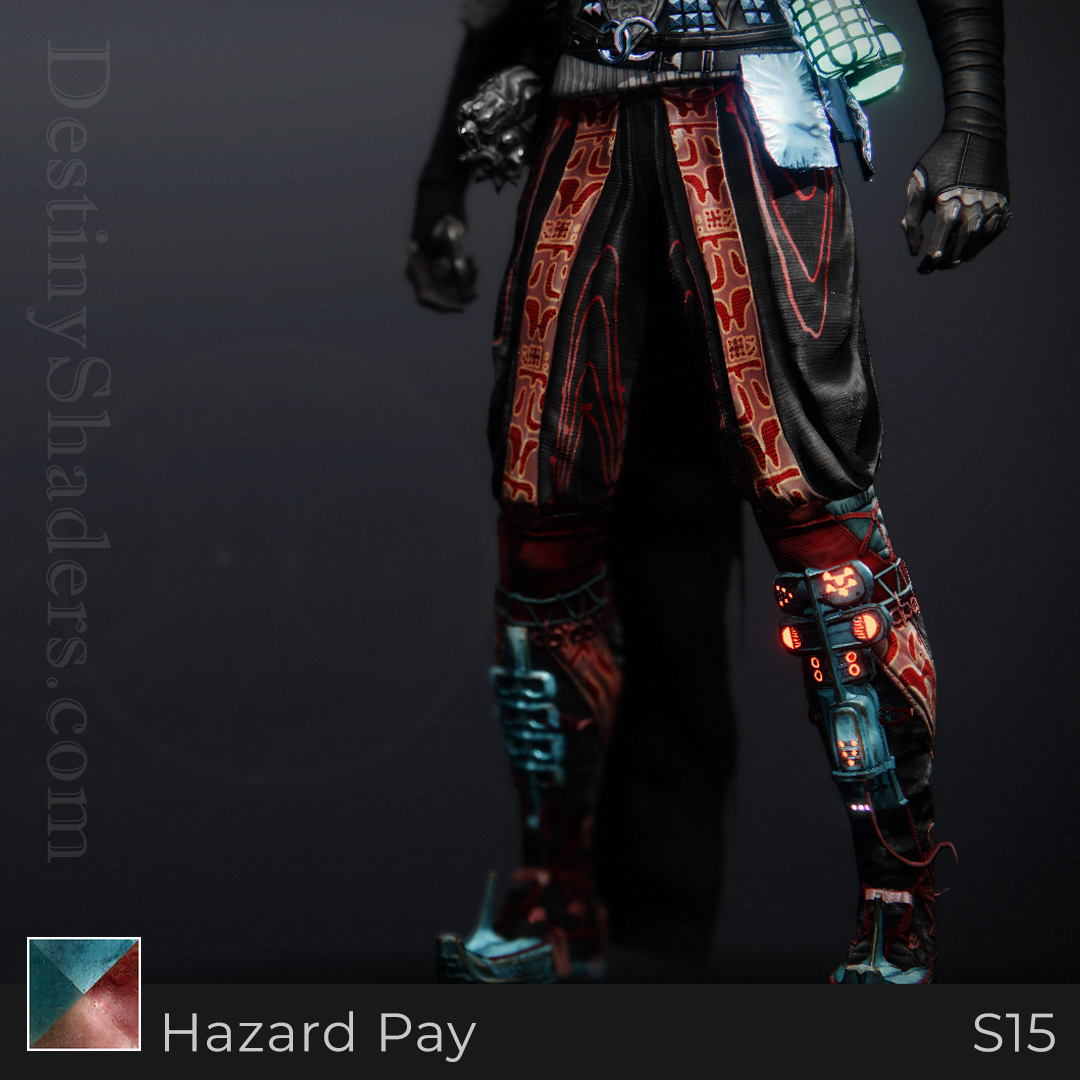
Task: Select the Hazard Pay shader icon
Action: click(x=84, y=993)
